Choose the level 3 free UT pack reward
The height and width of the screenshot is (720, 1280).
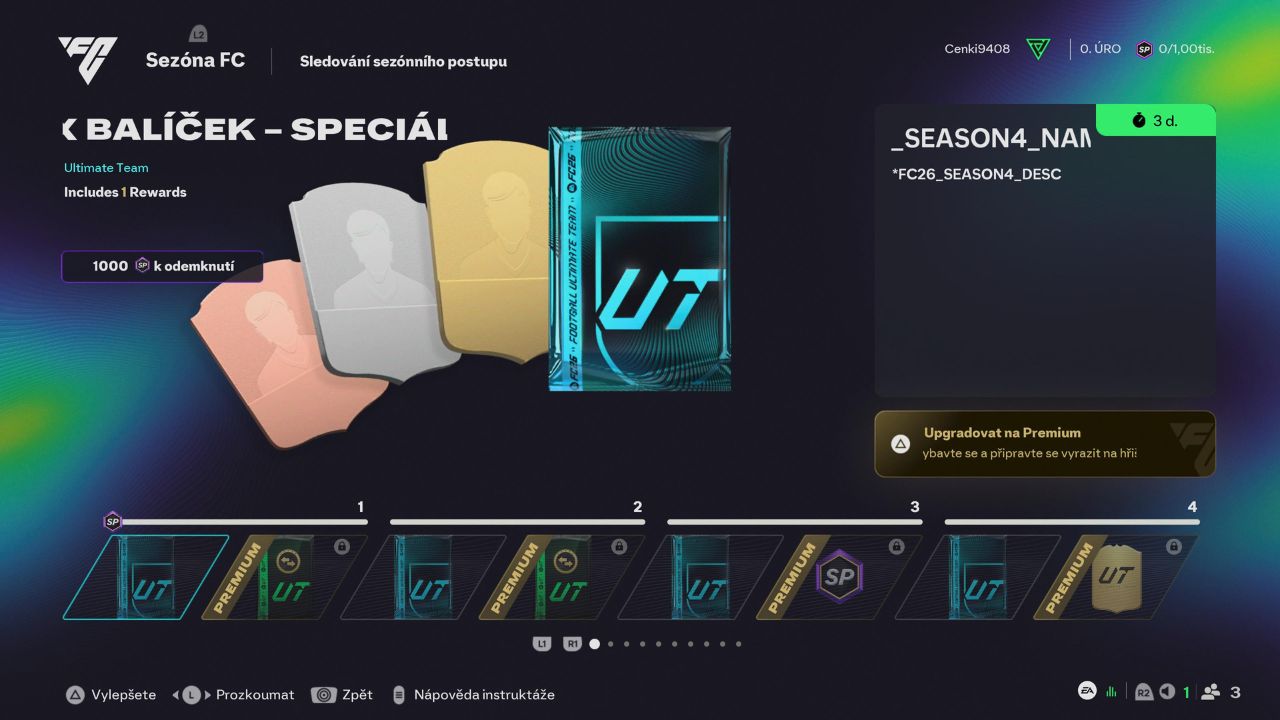(x=700, y=577)
